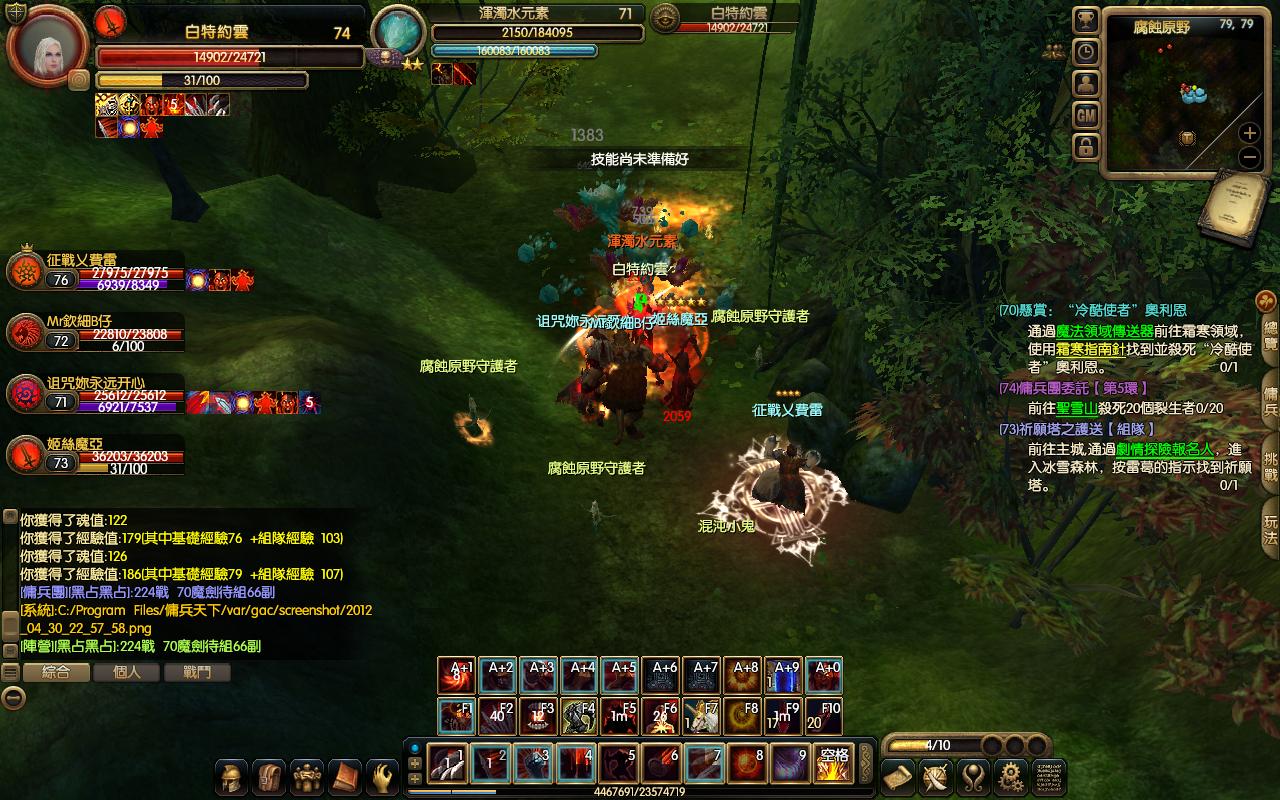Screen dimensions: 1280x800
Task: Use the skill in hotbar slot 8
Action: click(x=747, y=764)
